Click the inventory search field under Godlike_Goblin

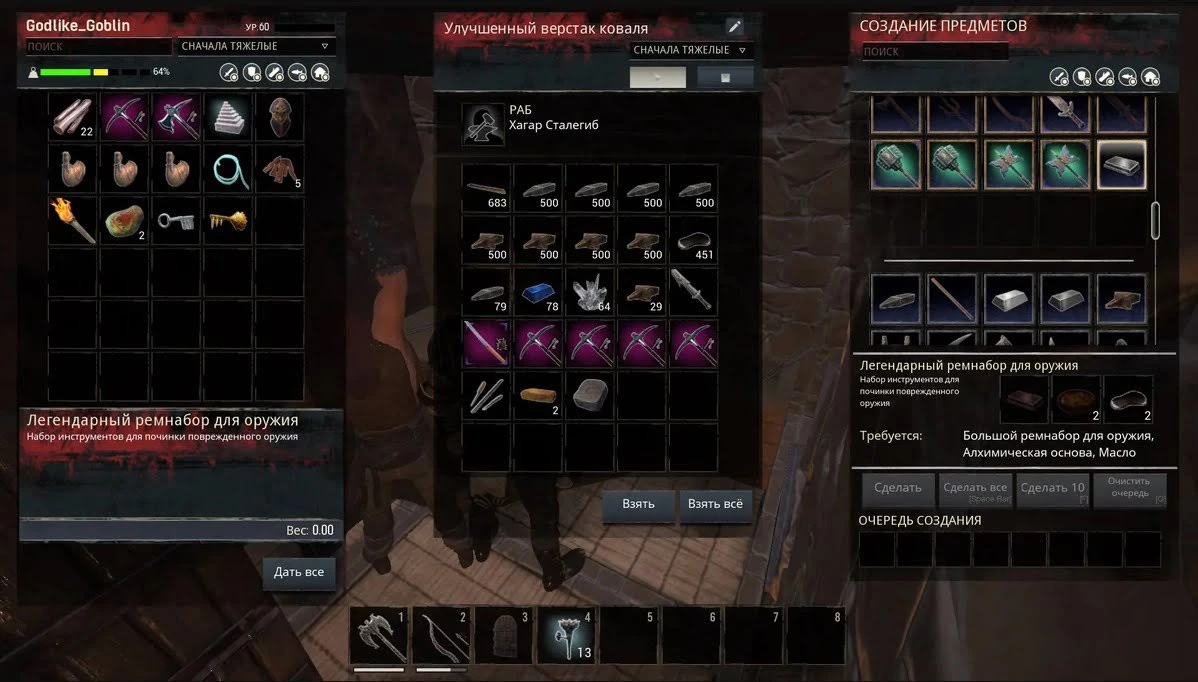click(98, 47)
